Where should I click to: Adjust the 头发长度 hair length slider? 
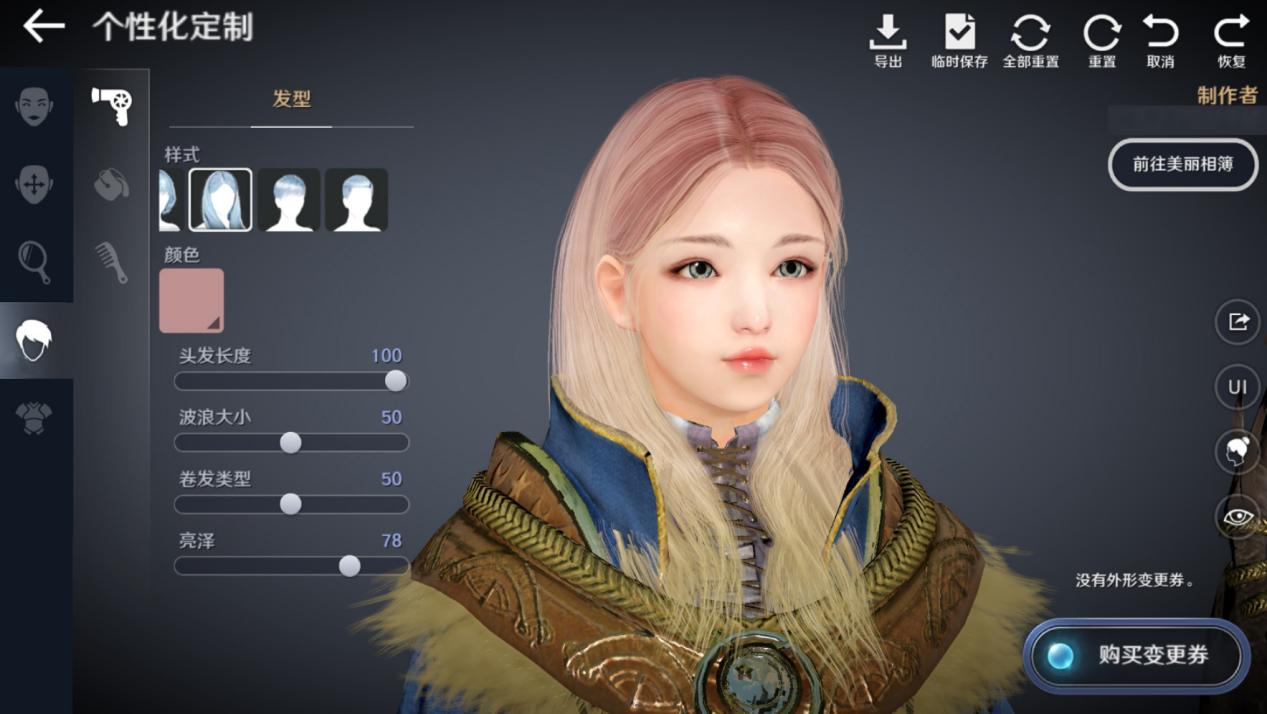[x=396, y=381]
